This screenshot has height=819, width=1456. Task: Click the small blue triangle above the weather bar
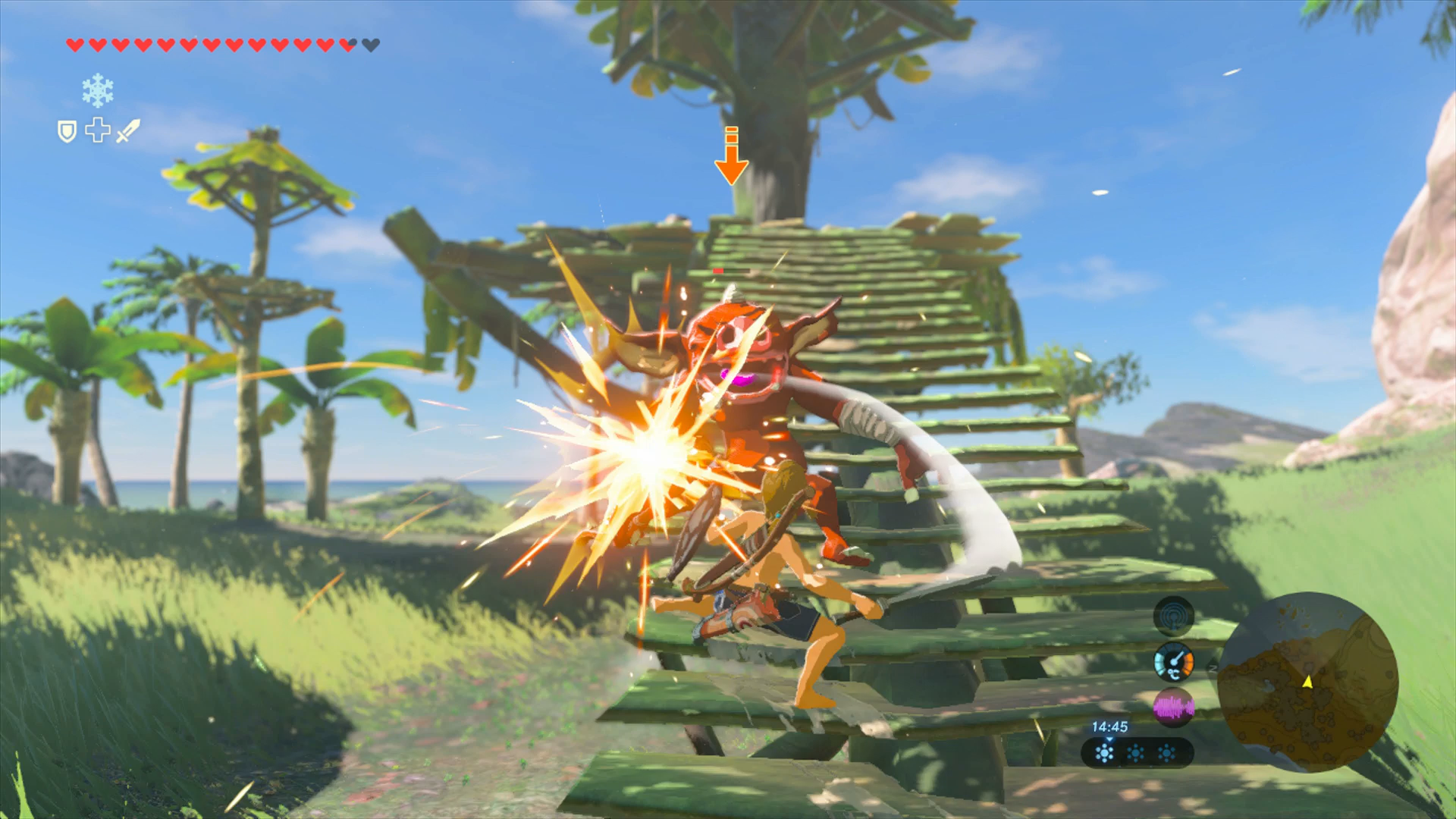(x=1109, y=740)
